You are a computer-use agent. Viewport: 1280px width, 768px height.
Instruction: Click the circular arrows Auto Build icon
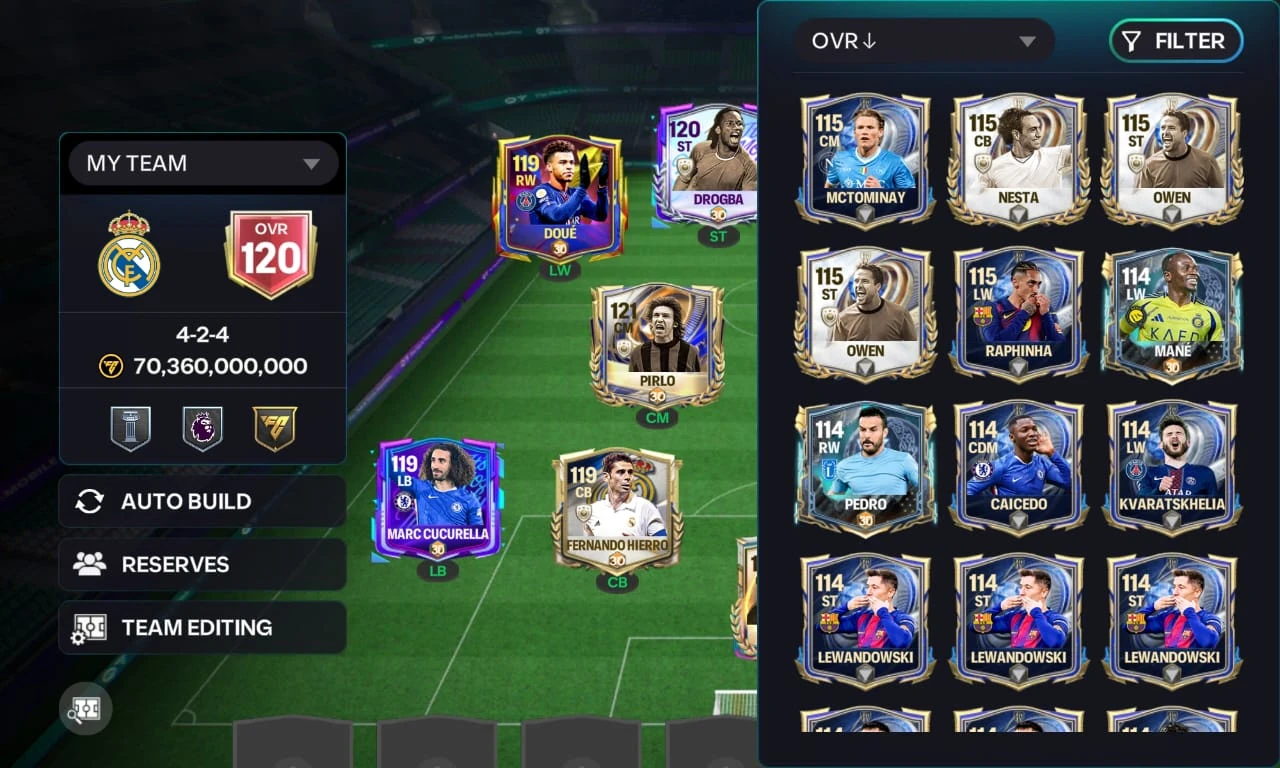coord(90,501)
